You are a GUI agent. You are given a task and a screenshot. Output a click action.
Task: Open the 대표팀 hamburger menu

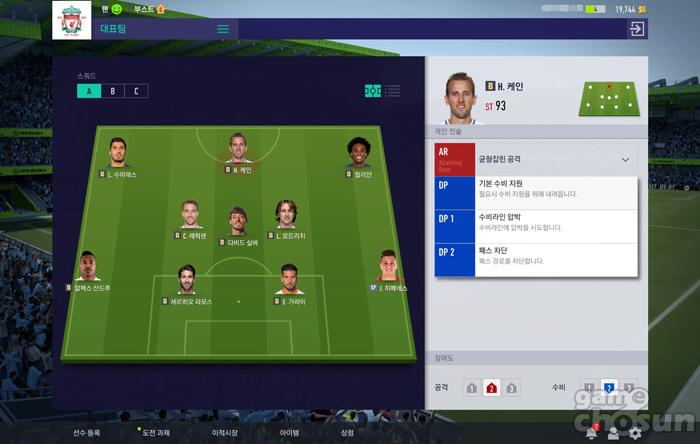[x=223, y=29]
